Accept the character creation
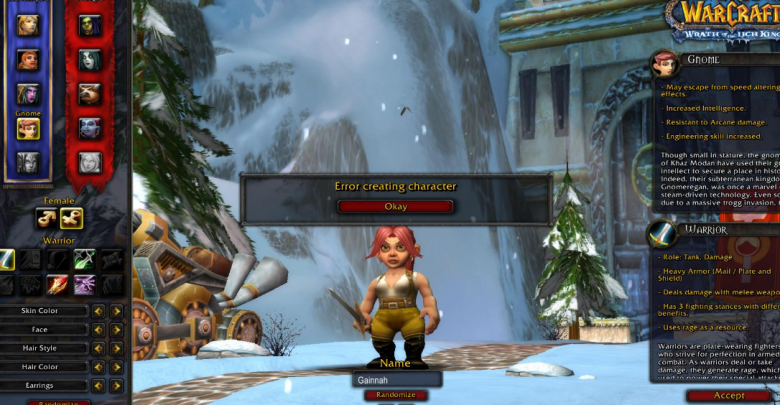The height and width of the screenshot is (405, 780). [x=729, y=395]
